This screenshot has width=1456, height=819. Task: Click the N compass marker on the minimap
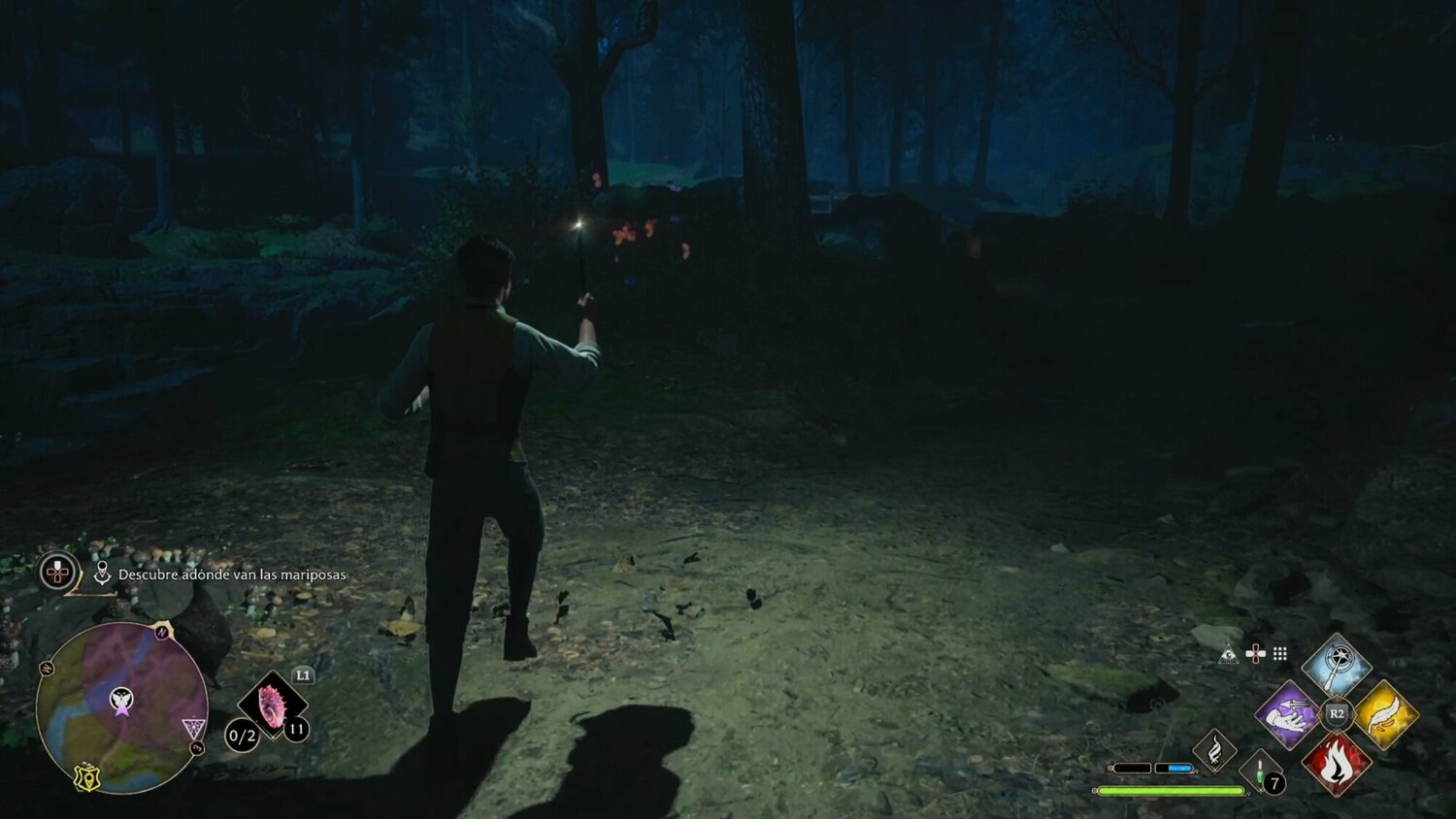(x=161, y=632)
